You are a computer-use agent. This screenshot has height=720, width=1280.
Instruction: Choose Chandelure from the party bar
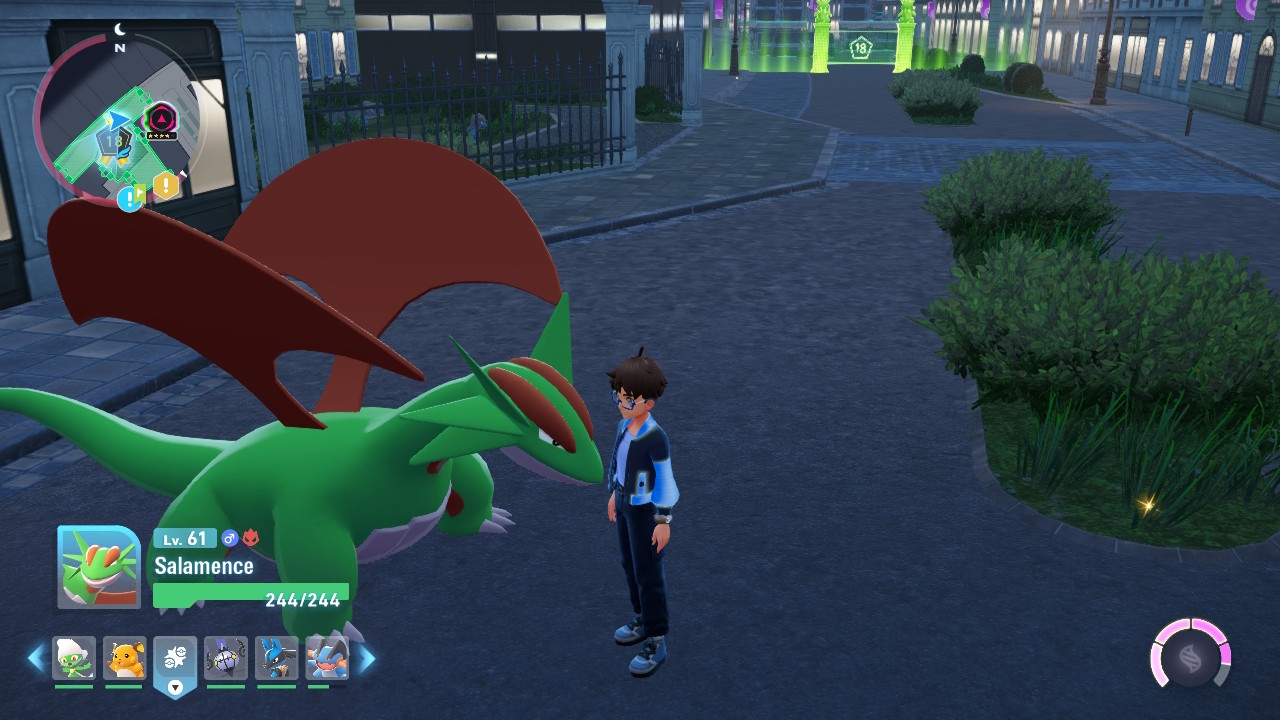[x=226, y=658]
